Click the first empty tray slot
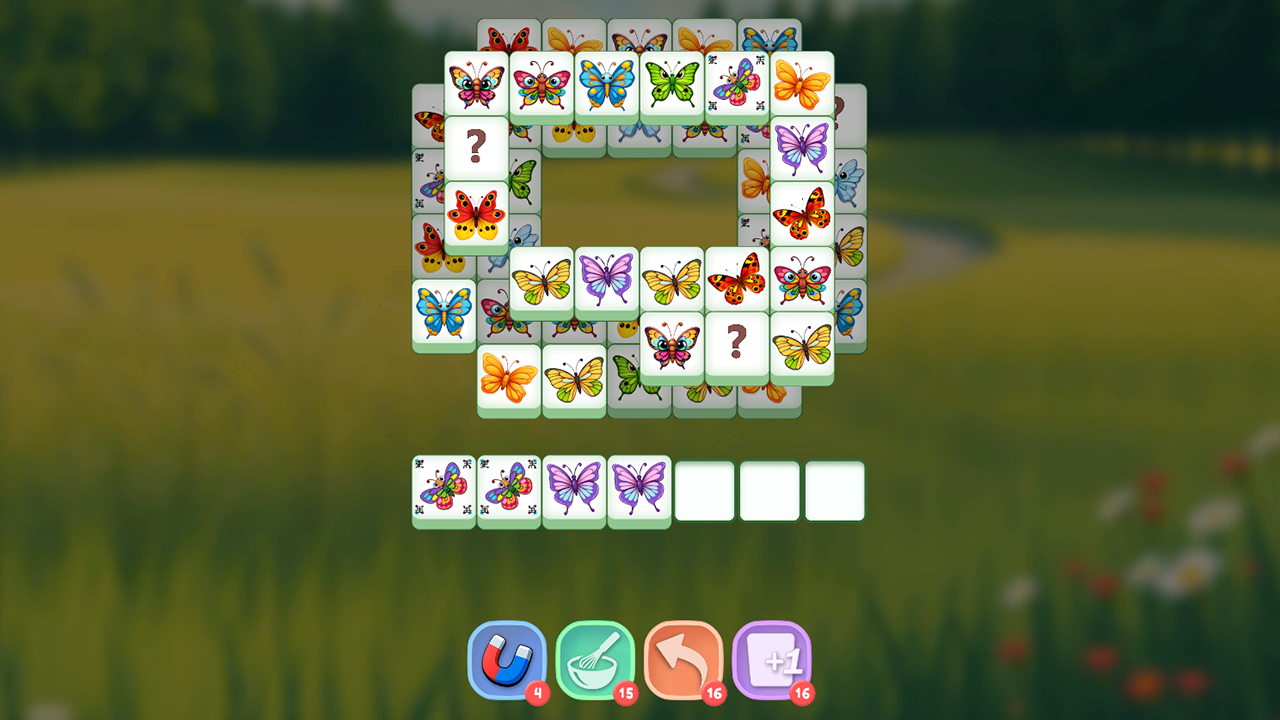1280x720 pixels. pyautogui.click(x=705, y=488)
